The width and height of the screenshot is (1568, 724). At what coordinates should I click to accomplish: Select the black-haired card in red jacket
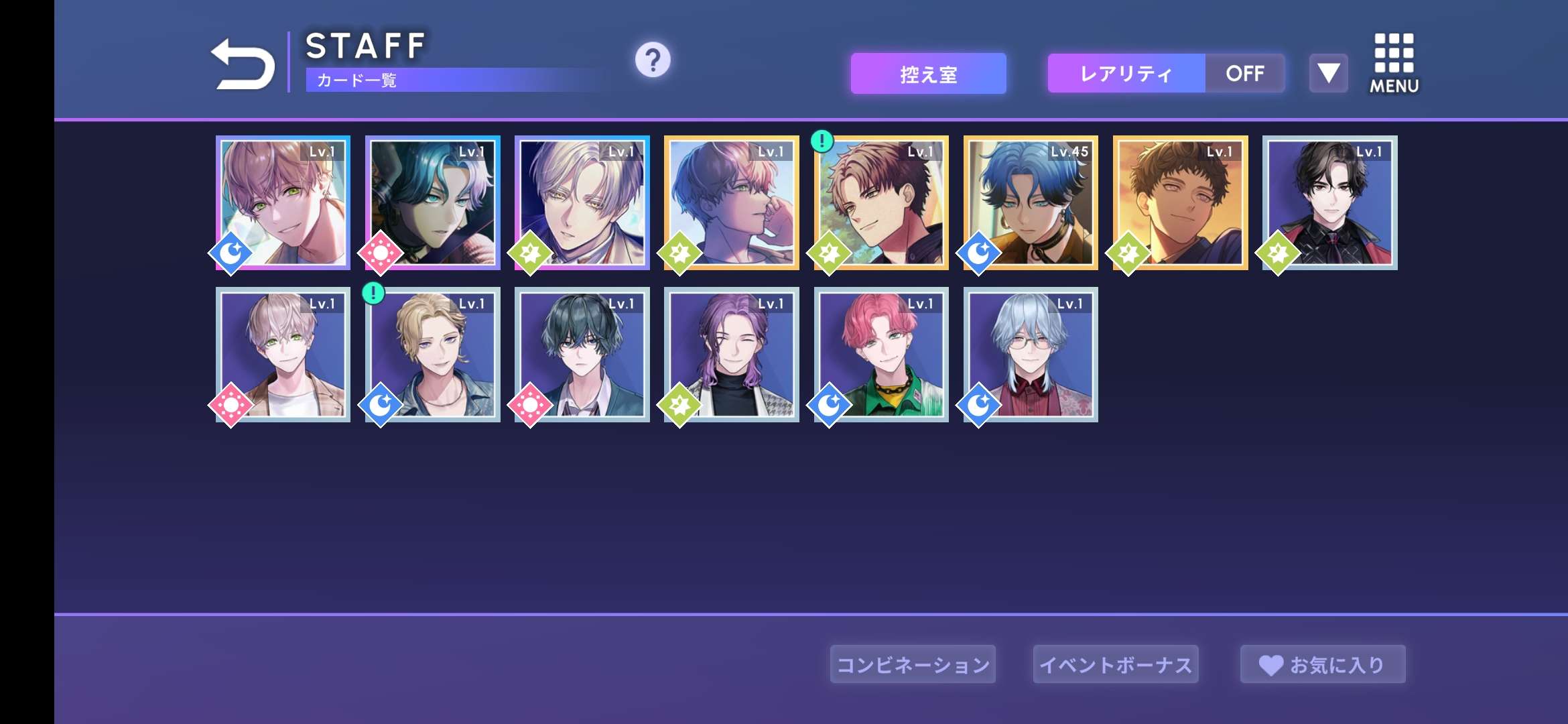pyautogui.click(x=1330, y=202)
